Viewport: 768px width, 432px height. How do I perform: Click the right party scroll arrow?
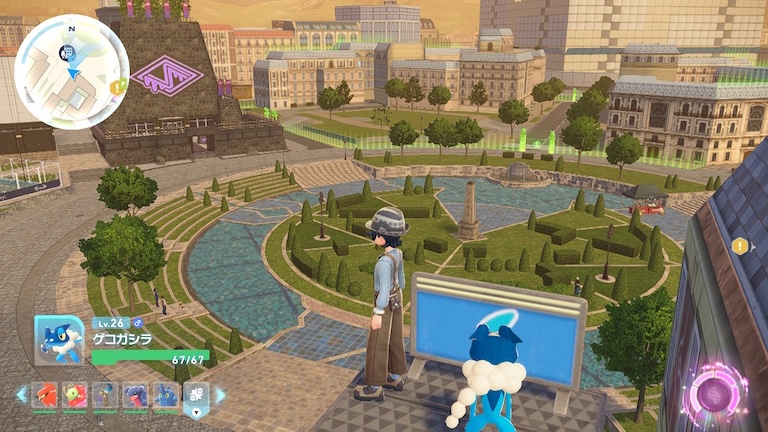(221, 395)
